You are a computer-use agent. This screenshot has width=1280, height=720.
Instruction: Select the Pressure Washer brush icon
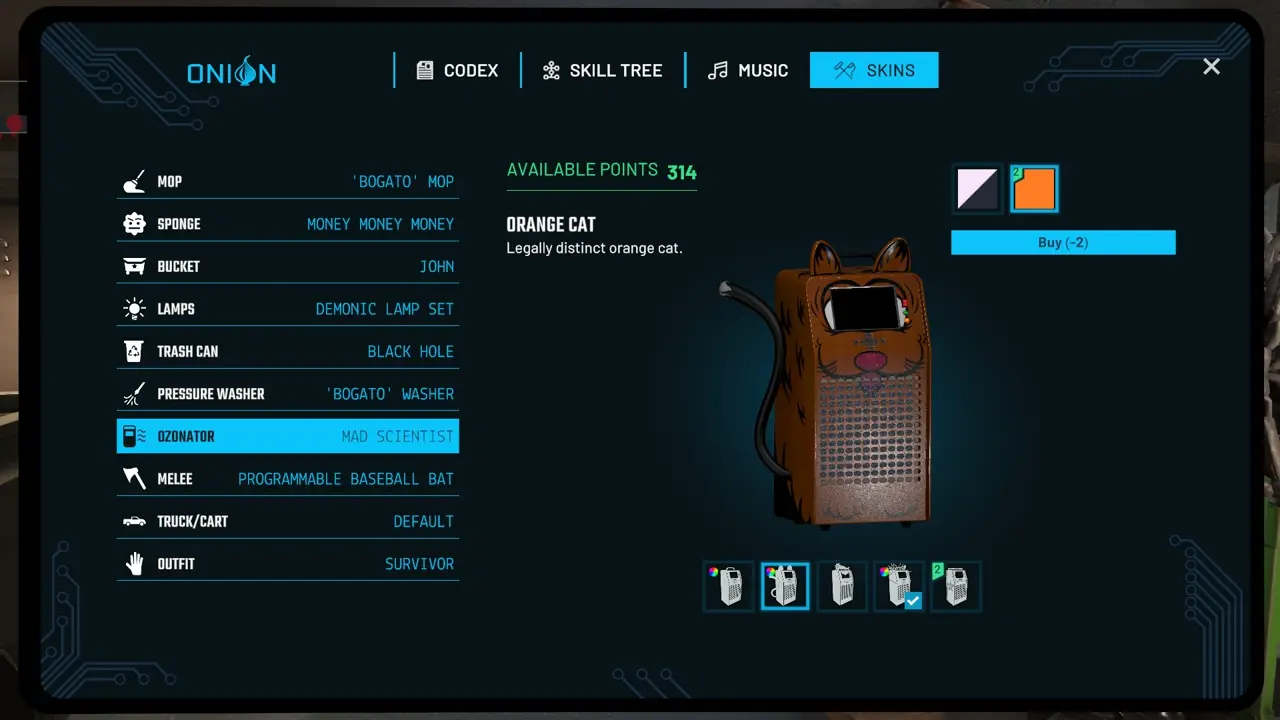point(134,393)
